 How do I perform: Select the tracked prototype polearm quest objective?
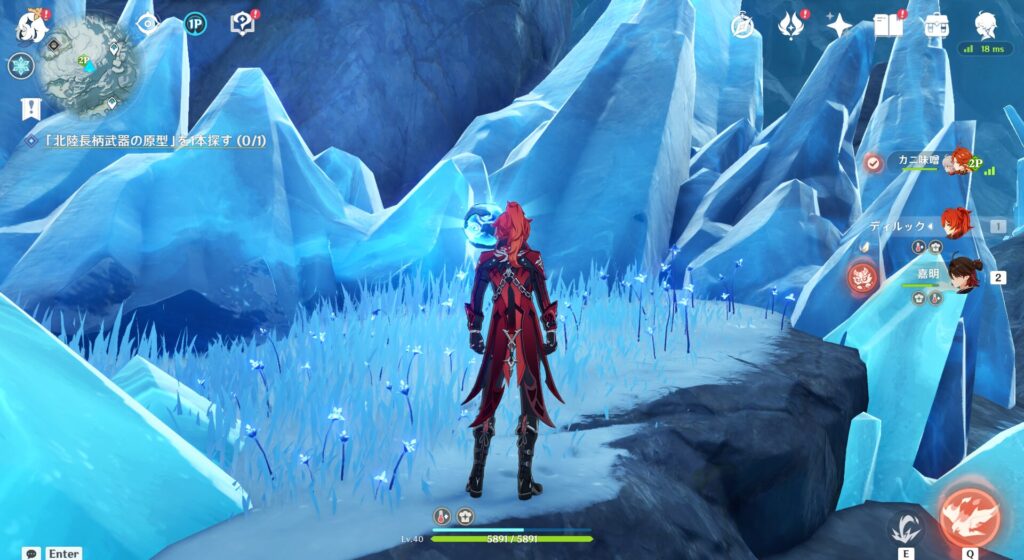click(150, 141)
